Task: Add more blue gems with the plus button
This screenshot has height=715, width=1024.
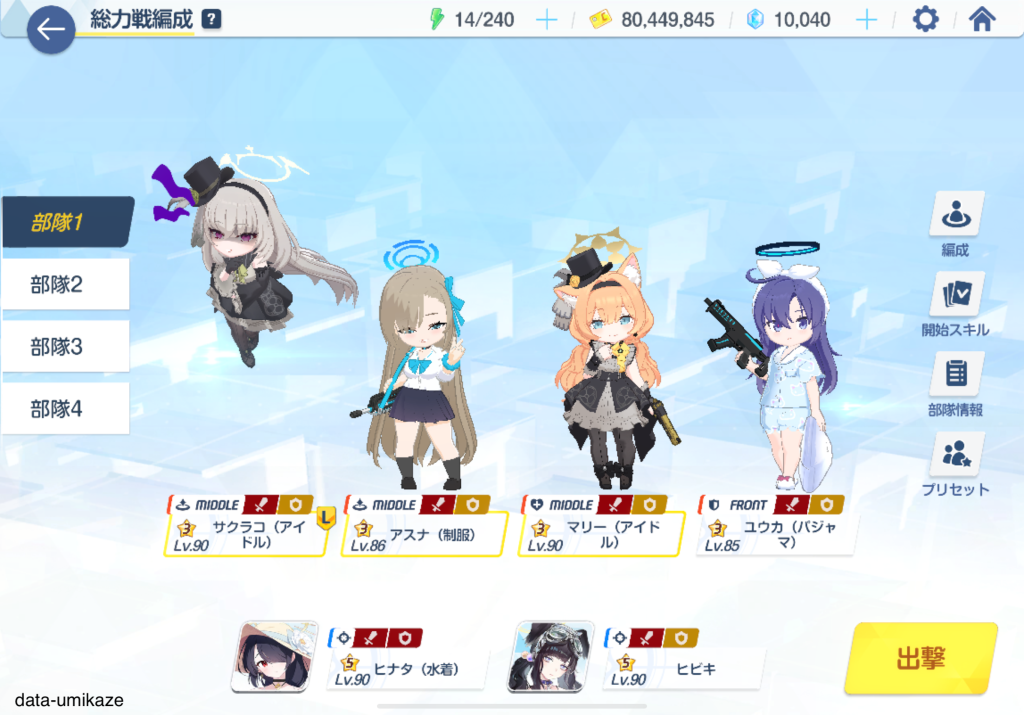Action: pos(866,20)
